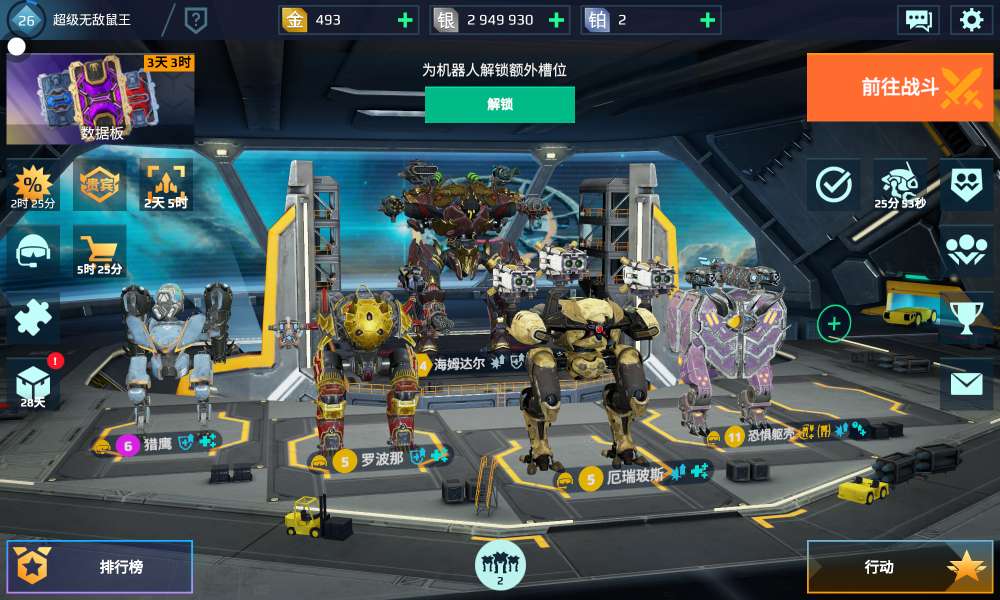Viewport: 1000px width, 600px height.
Task: Click the green 解锁 unlock slot button
Action: point(499,104)
